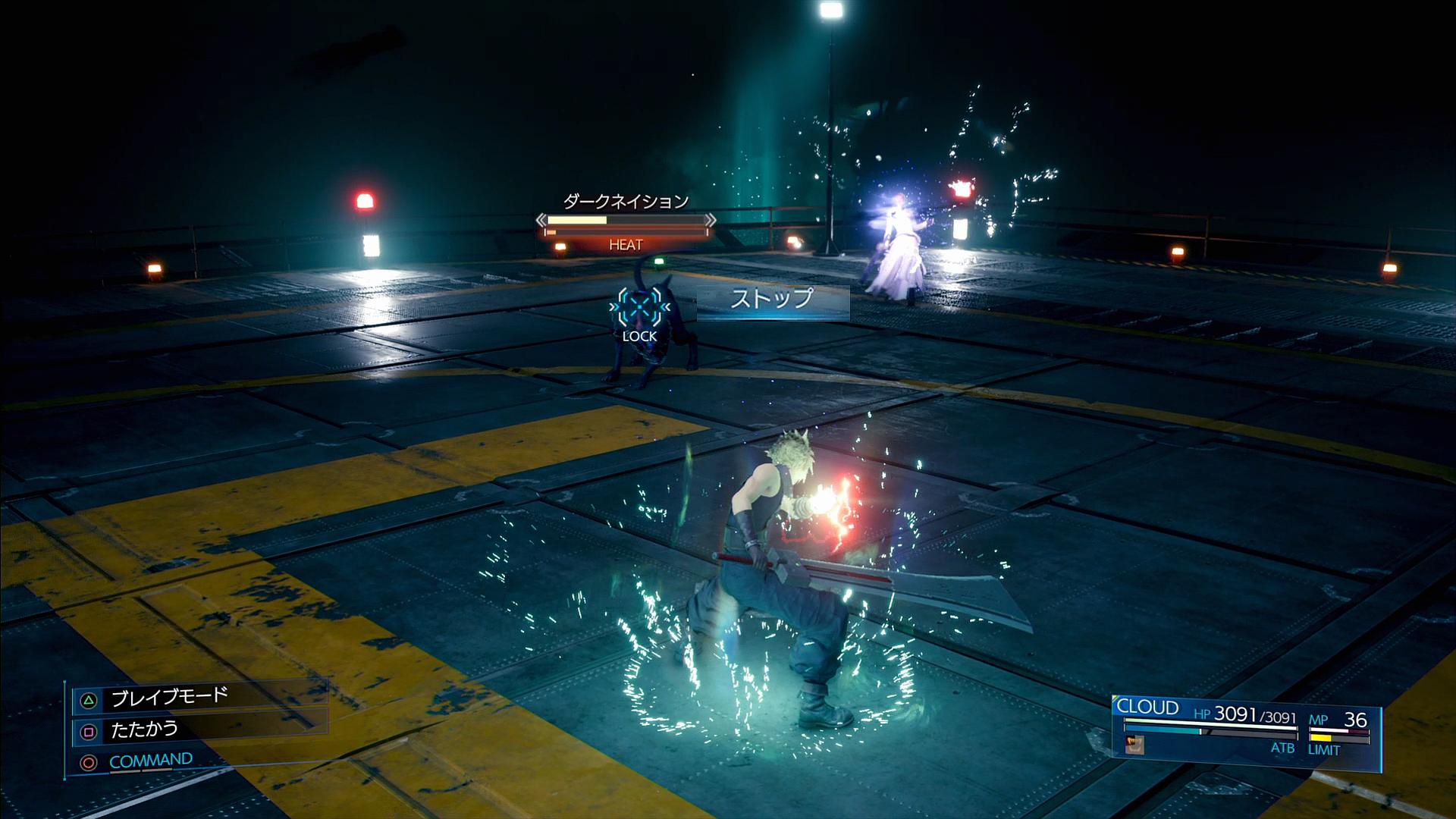Select the ブレイブモード command entry
Image resolution: width=1456 pixels, height=819 pixels.
click(x=170, y=698)
